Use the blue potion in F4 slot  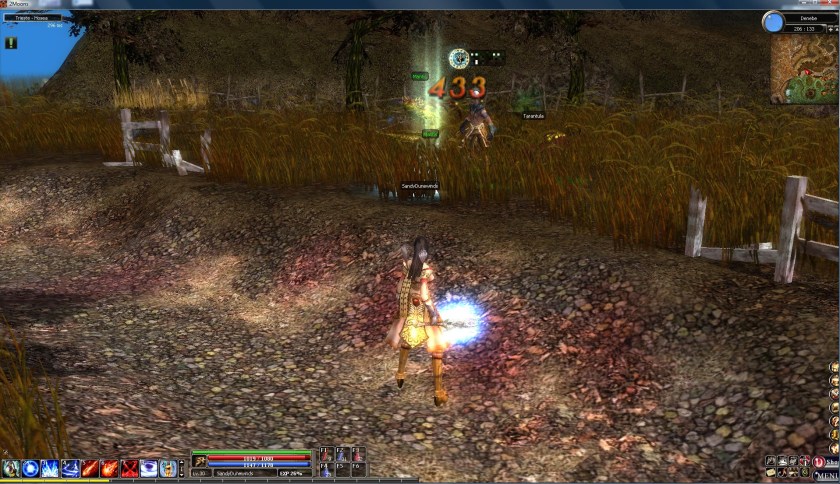click(x=325, y=469)
